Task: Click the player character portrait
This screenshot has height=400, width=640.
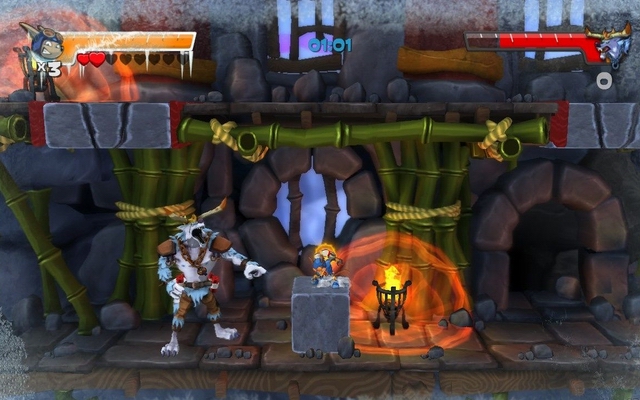Action: (40, 47)
